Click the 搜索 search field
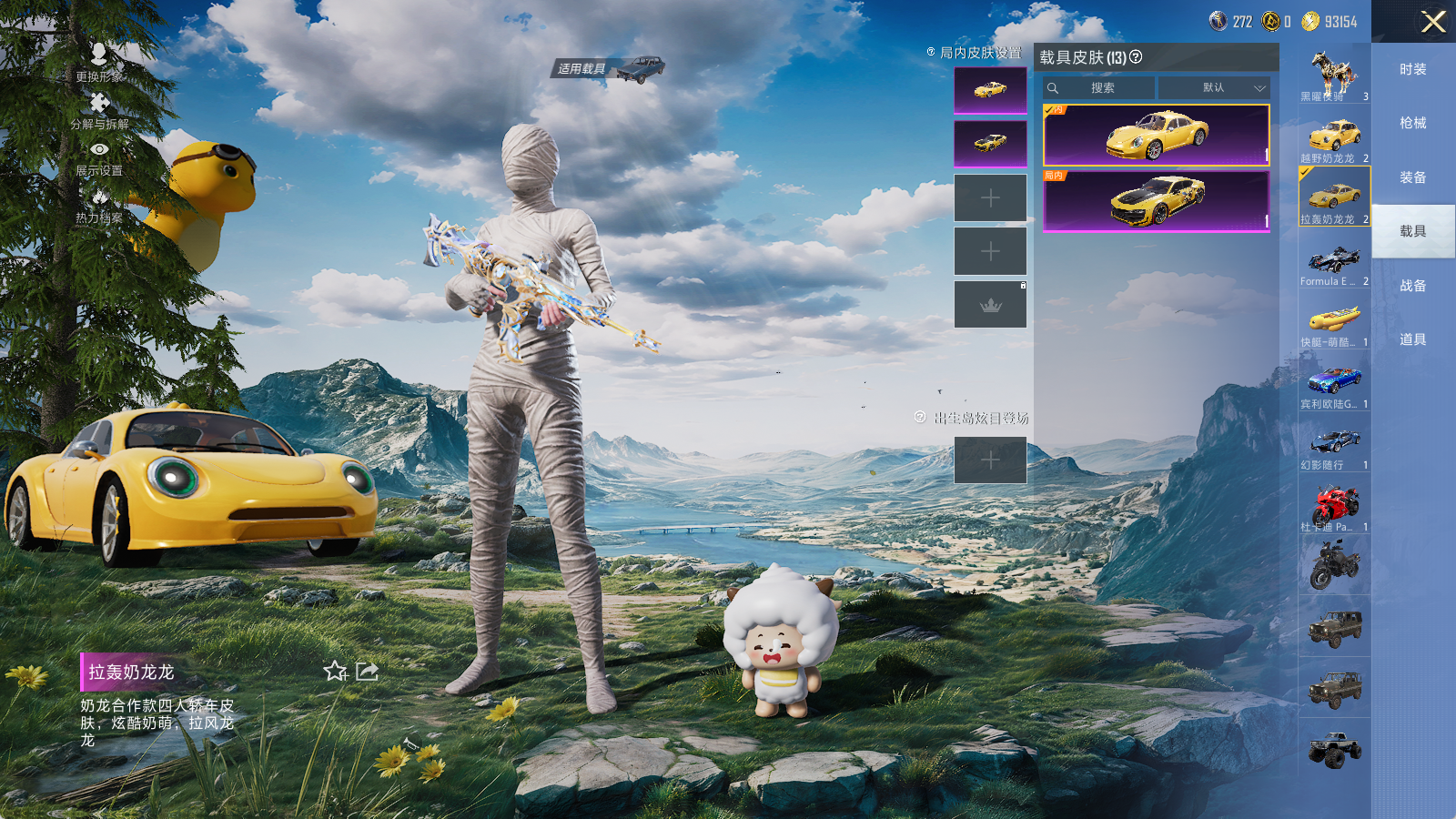Viewport: 1456px width, 819px height. point(1101,88)
